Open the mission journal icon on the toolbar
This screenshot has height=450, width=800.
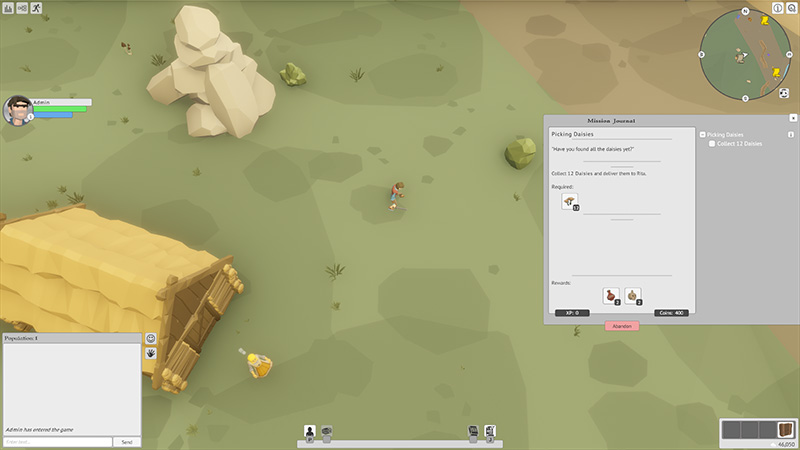pyautogui.click(x=490, y=431)
